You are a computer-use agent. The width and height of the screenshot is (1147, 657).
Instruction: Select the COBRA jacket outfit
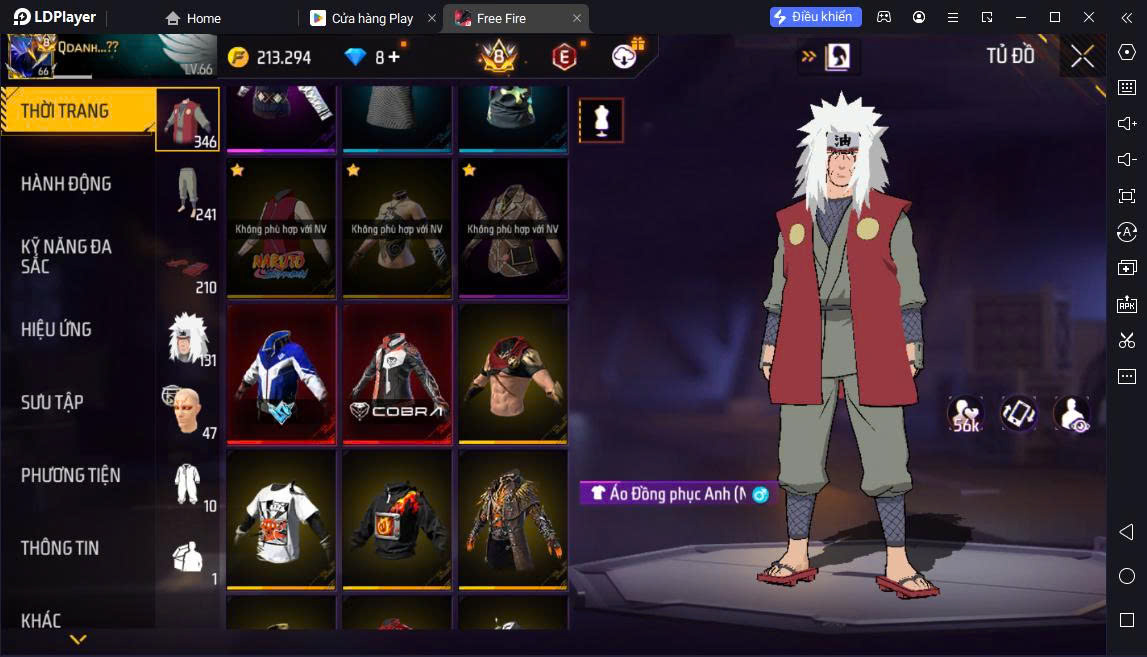pyautogui.click(x=397, y=373)
